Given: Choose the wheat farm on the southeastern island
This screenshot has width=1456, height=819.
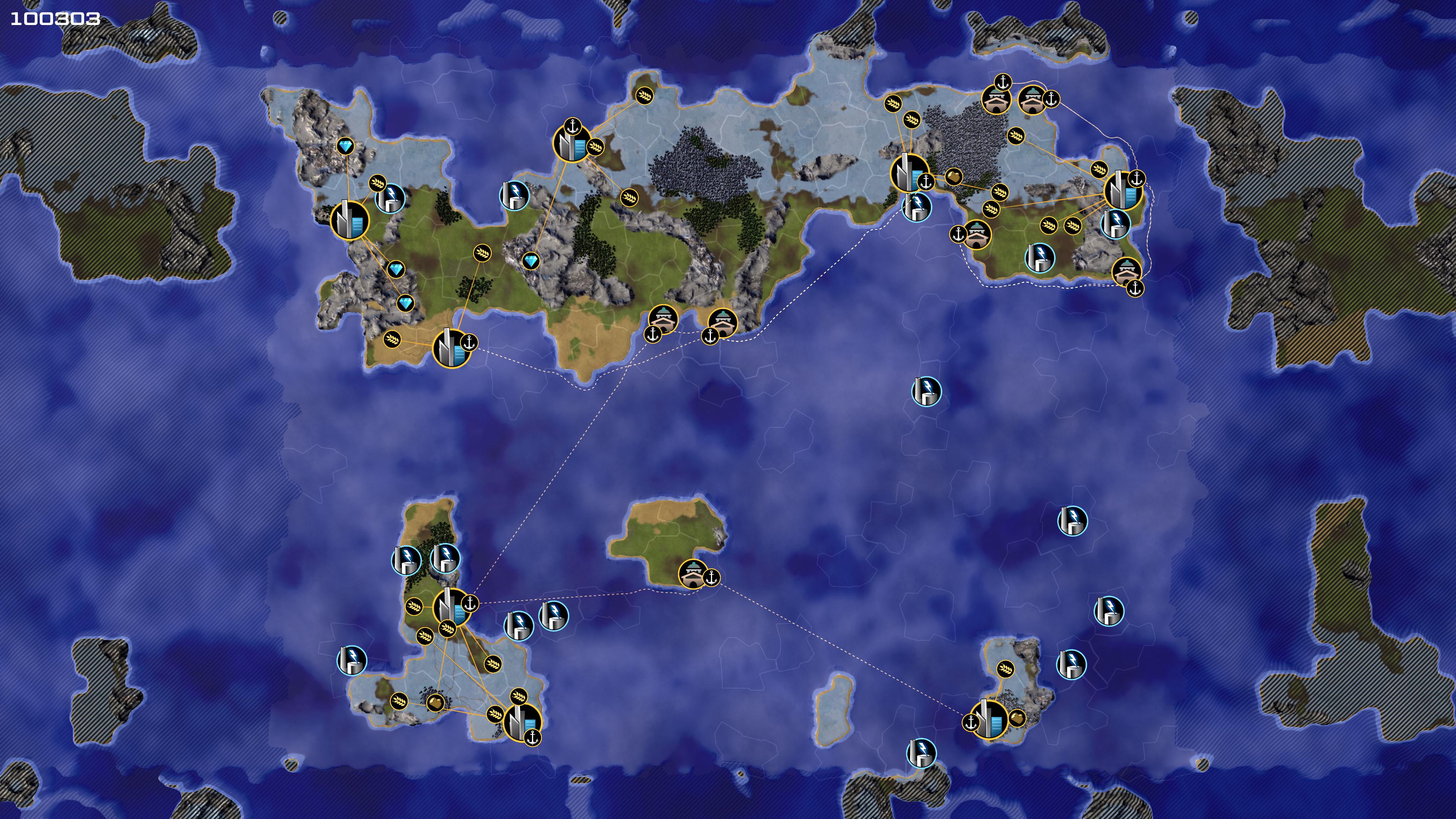Looking at the screenshot, I should [x=1005, y=669].
